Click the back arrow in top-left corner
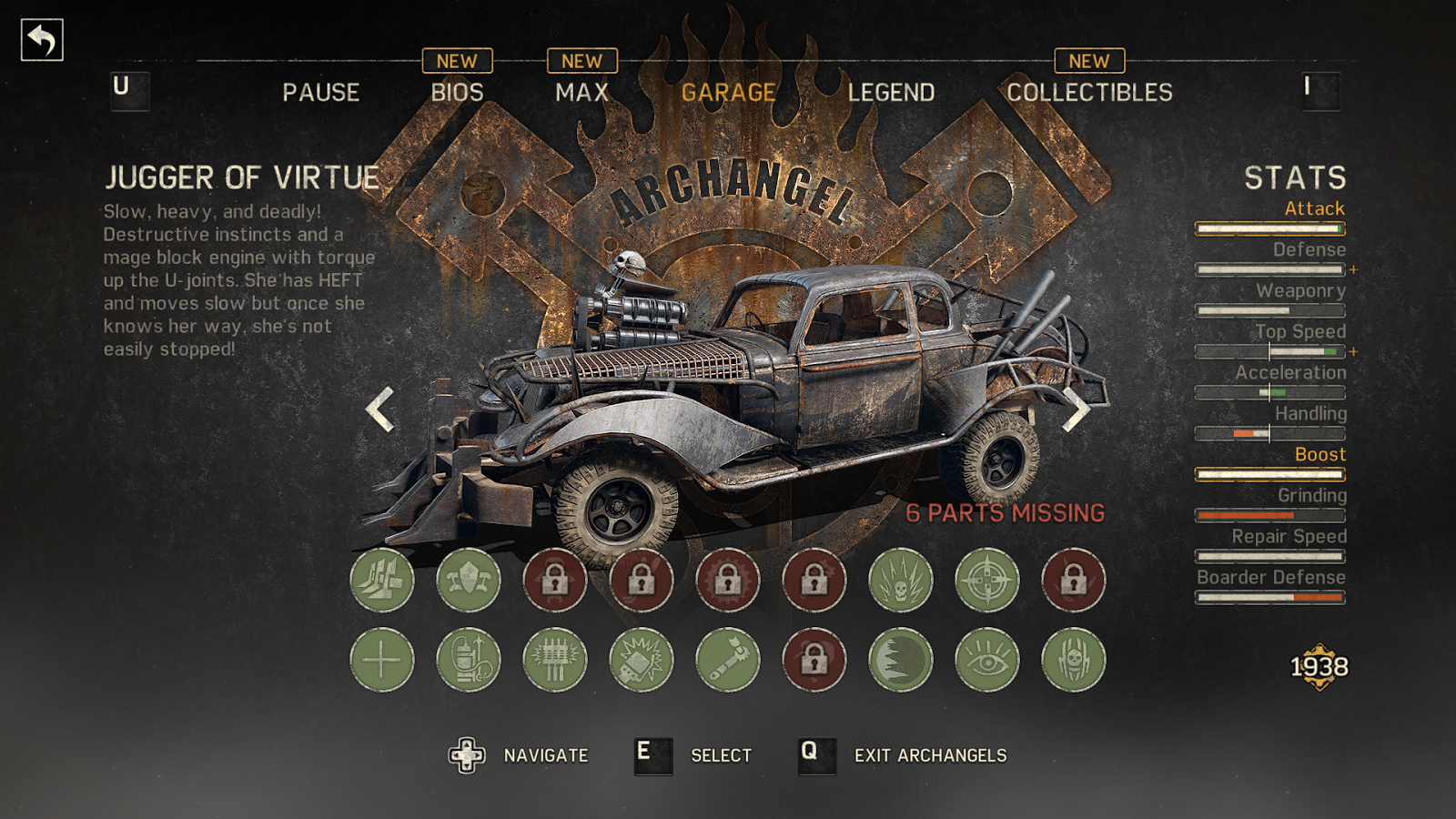This screenshot has height=819, width=1456. pos(42,40)
